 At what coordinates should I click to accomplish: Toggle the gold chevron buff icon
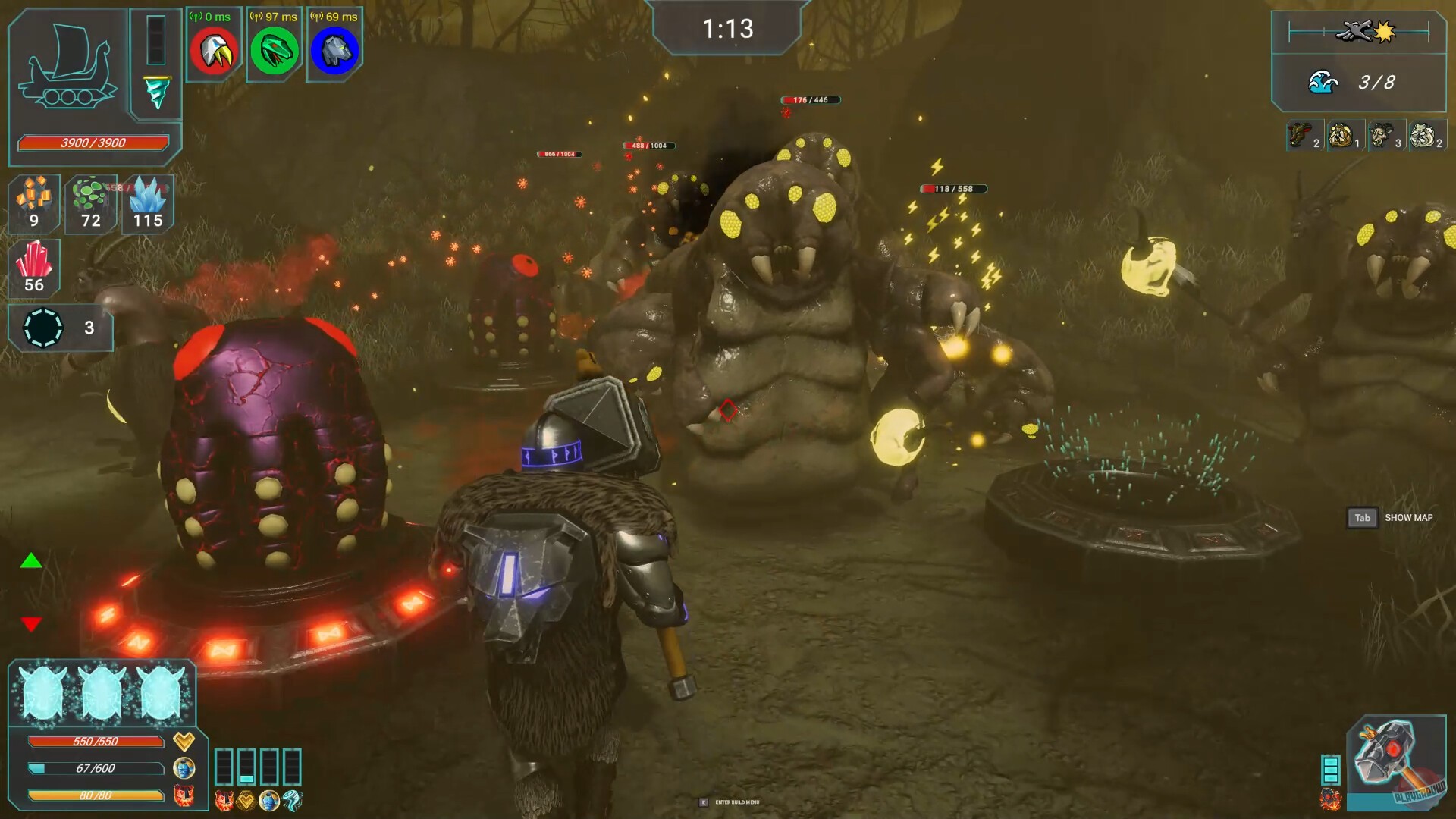coord(184,741)
